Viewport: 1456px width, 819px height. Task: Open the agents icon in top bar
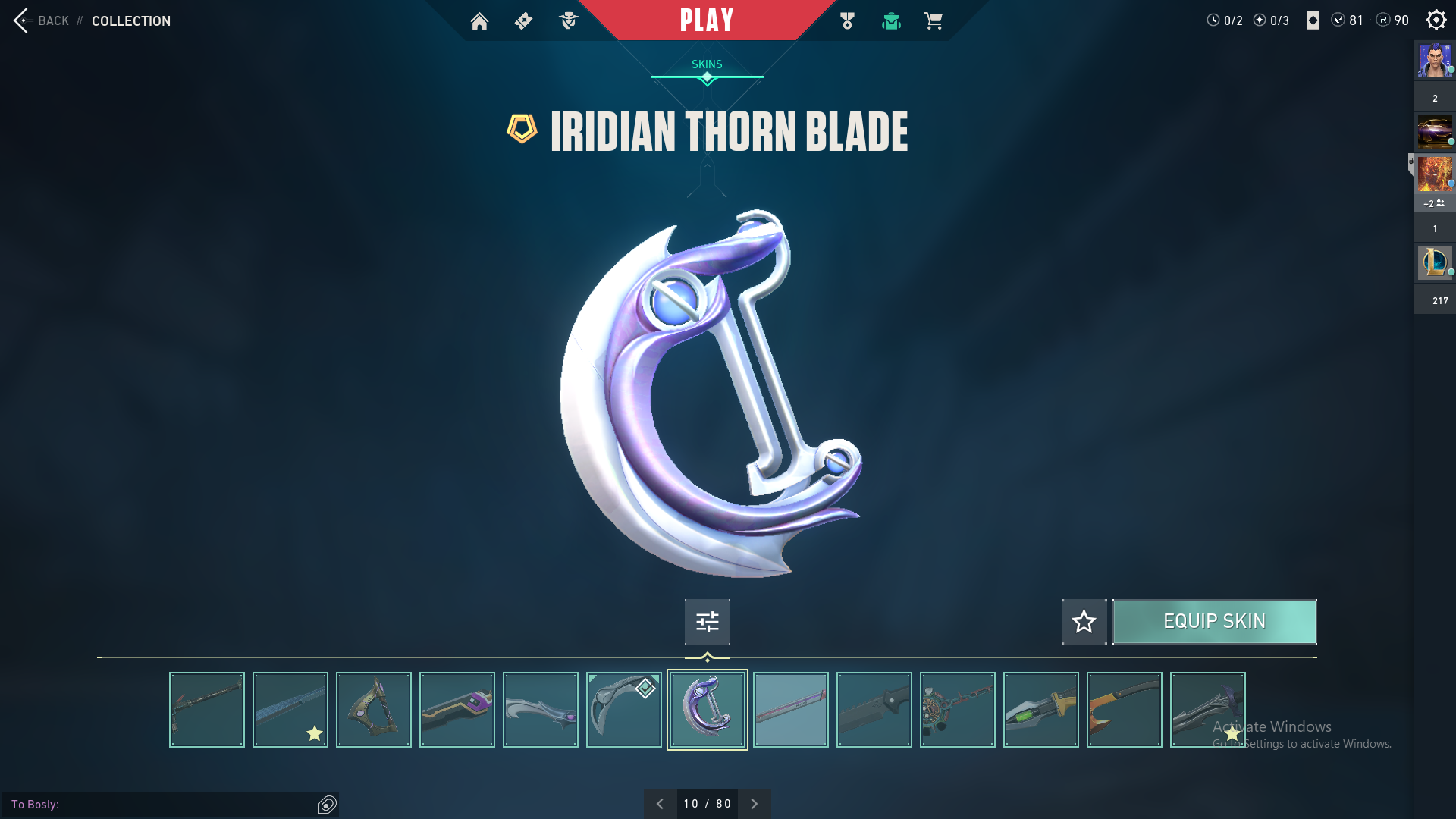point(568,21)
